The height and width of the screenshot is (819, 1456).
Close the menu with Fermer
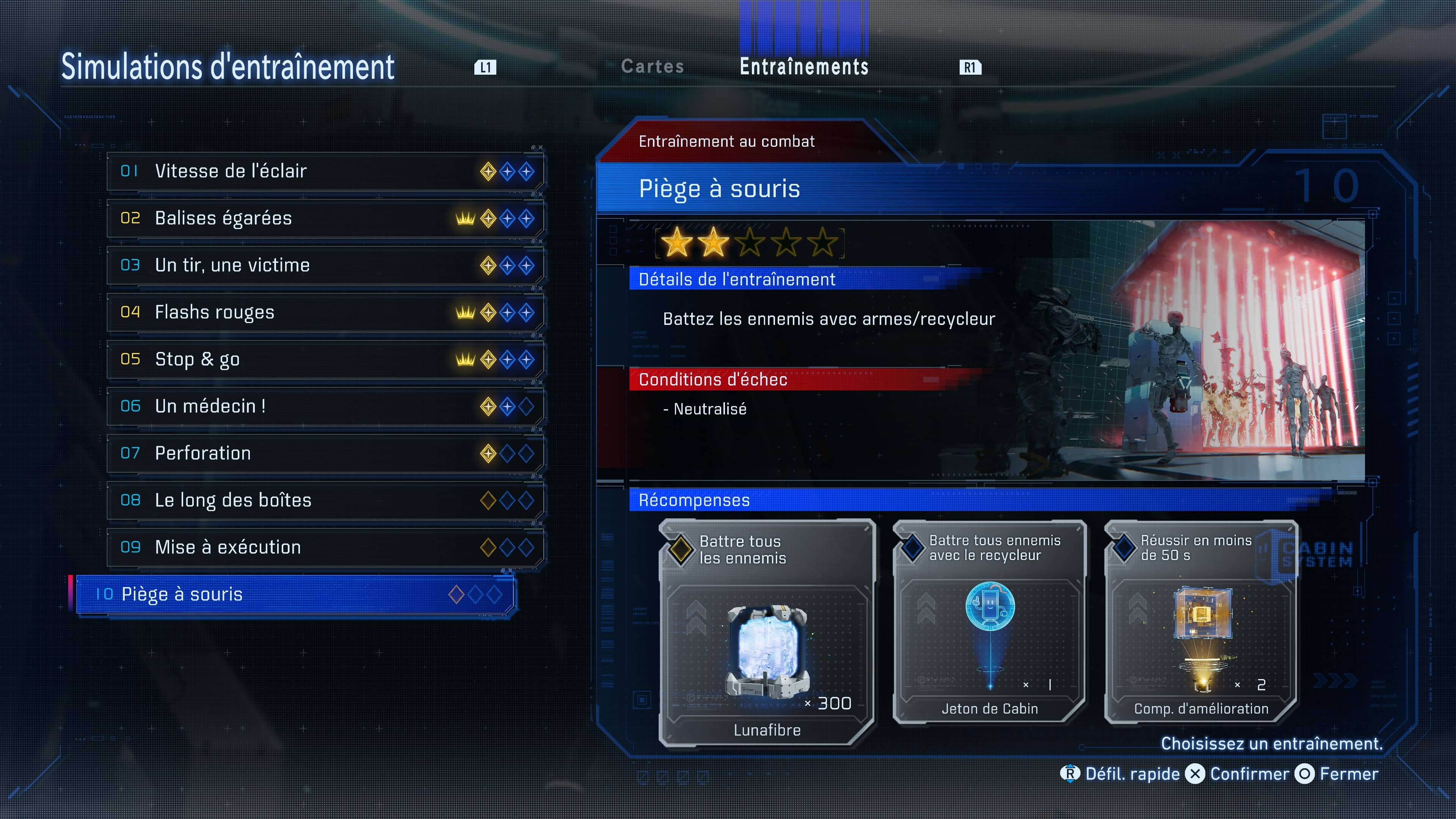(x=1337, y=774)
